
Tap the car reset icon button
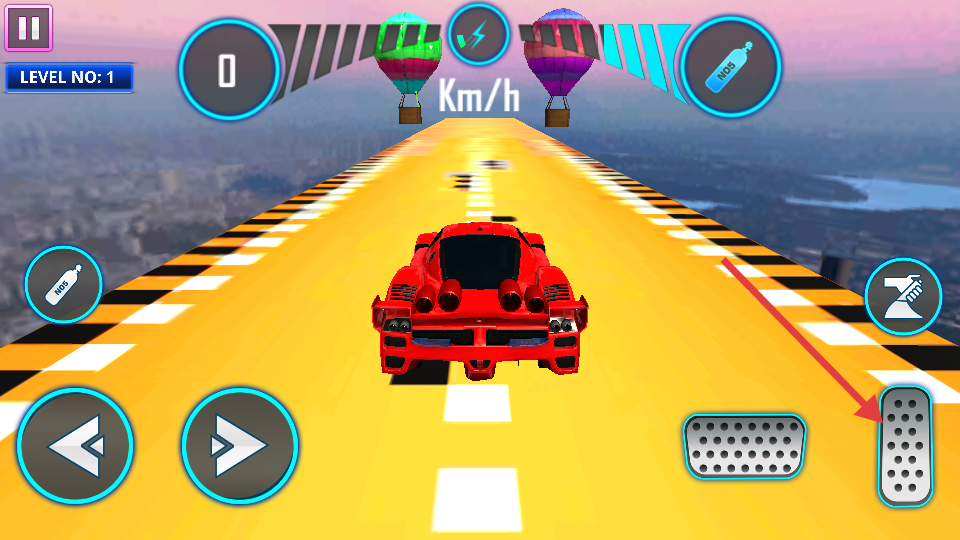click(x=903, y=296)
